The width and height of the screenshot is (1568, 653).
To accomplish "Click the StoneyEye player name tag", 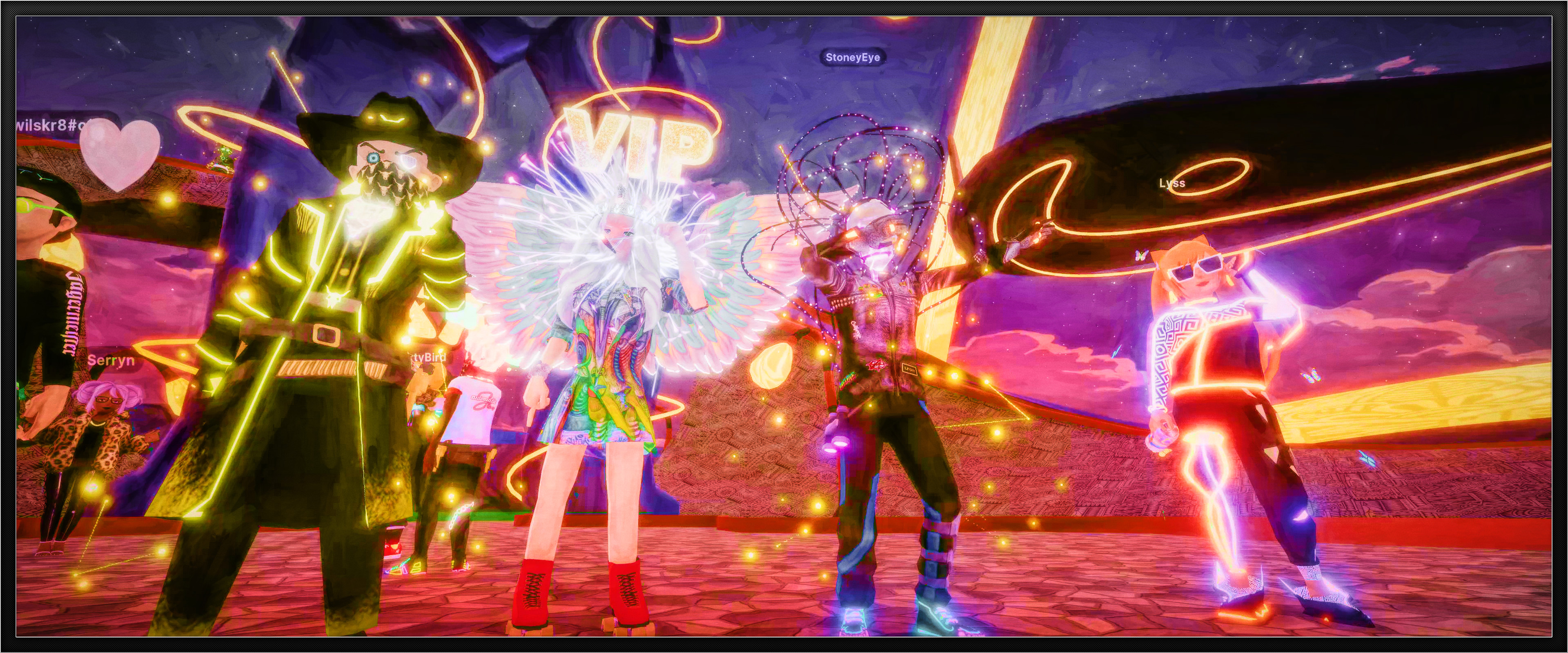I will pyautogui.click(x=852, y=57).
